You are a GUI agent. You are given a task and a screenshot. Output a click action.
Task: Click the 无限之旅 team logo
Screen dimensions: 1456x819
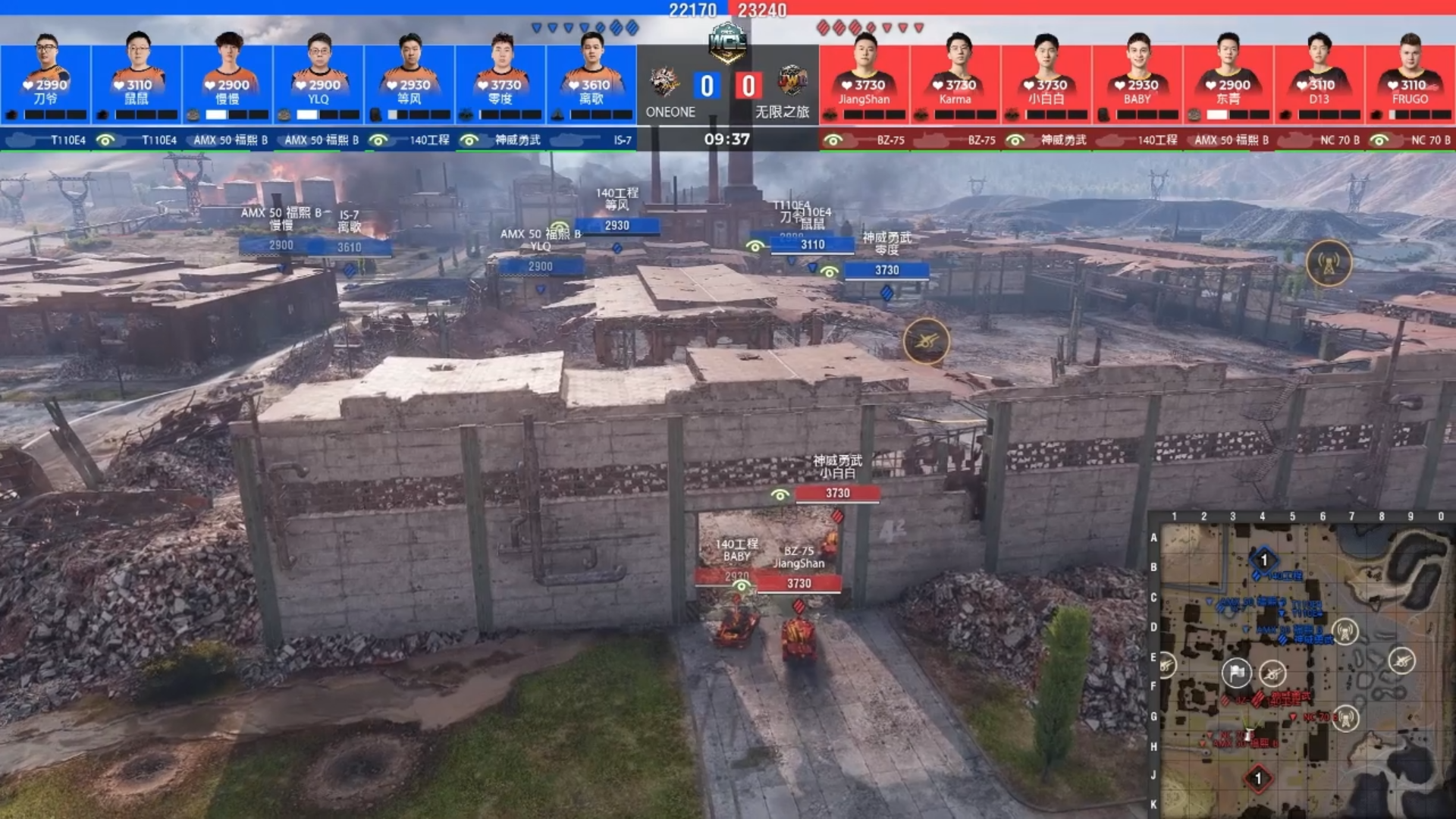pyautogui.click(x=792, y=81)
